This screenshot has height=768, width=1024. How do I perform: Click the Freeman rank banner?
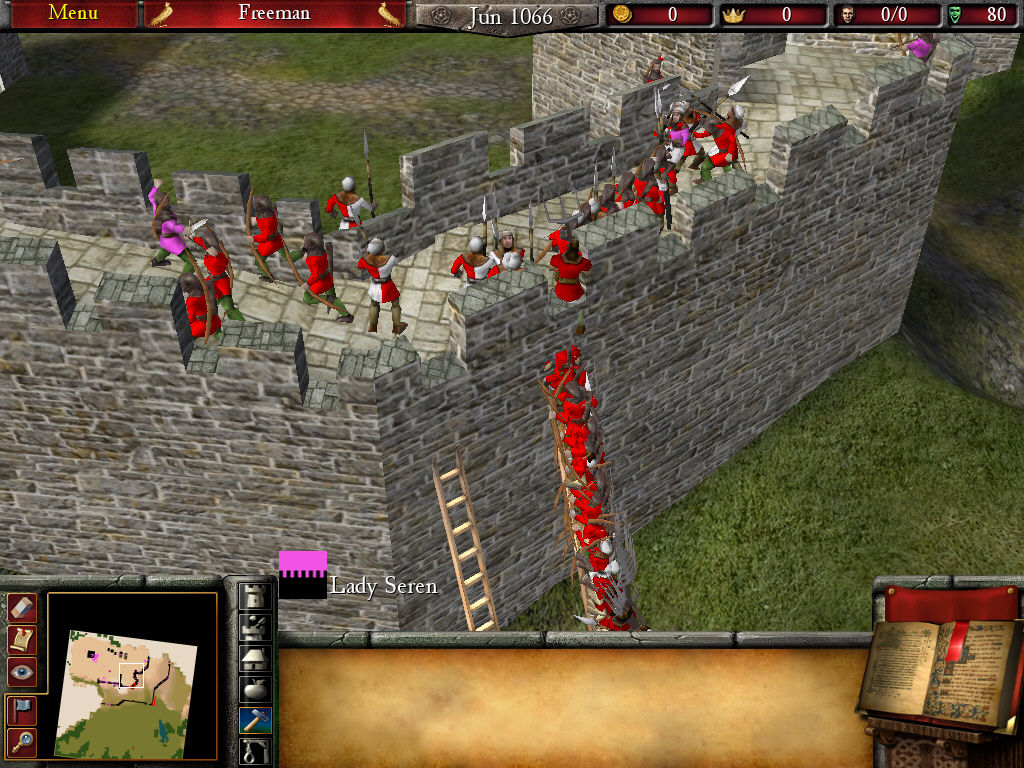[x=275, y=14]
